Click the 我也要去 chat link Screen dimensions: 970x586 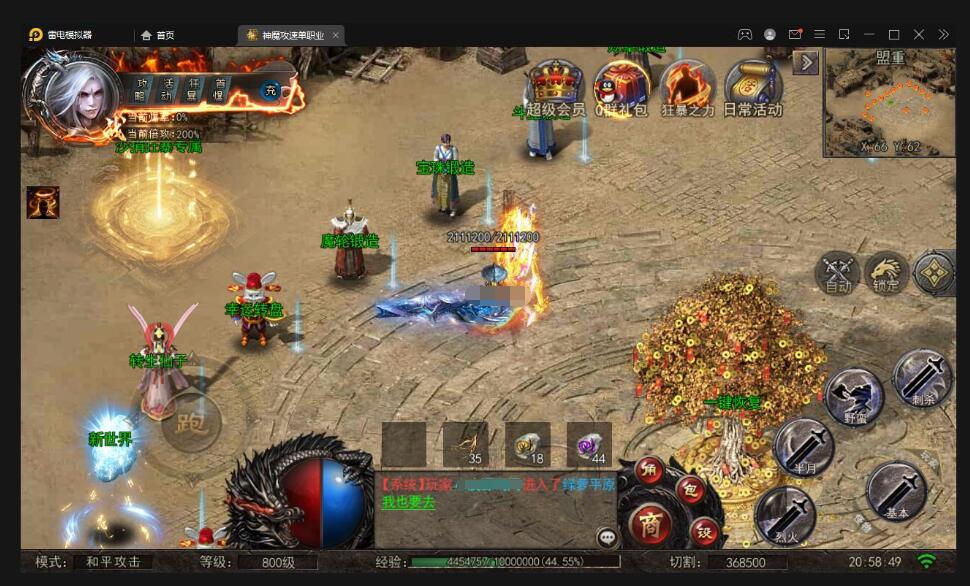(408, 503)
